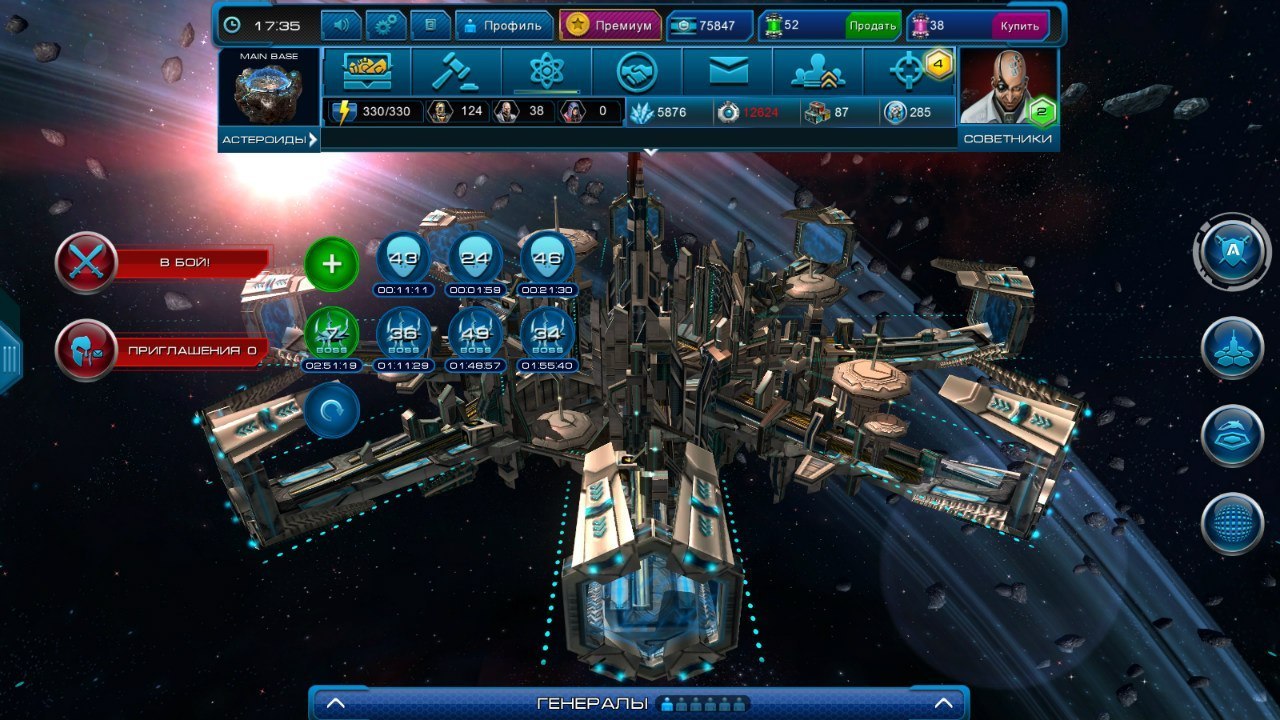Open the Профиль (Profile) menu
Image resolution: width=1280 pixels, height=720 pixels.
tap(503, 25)
